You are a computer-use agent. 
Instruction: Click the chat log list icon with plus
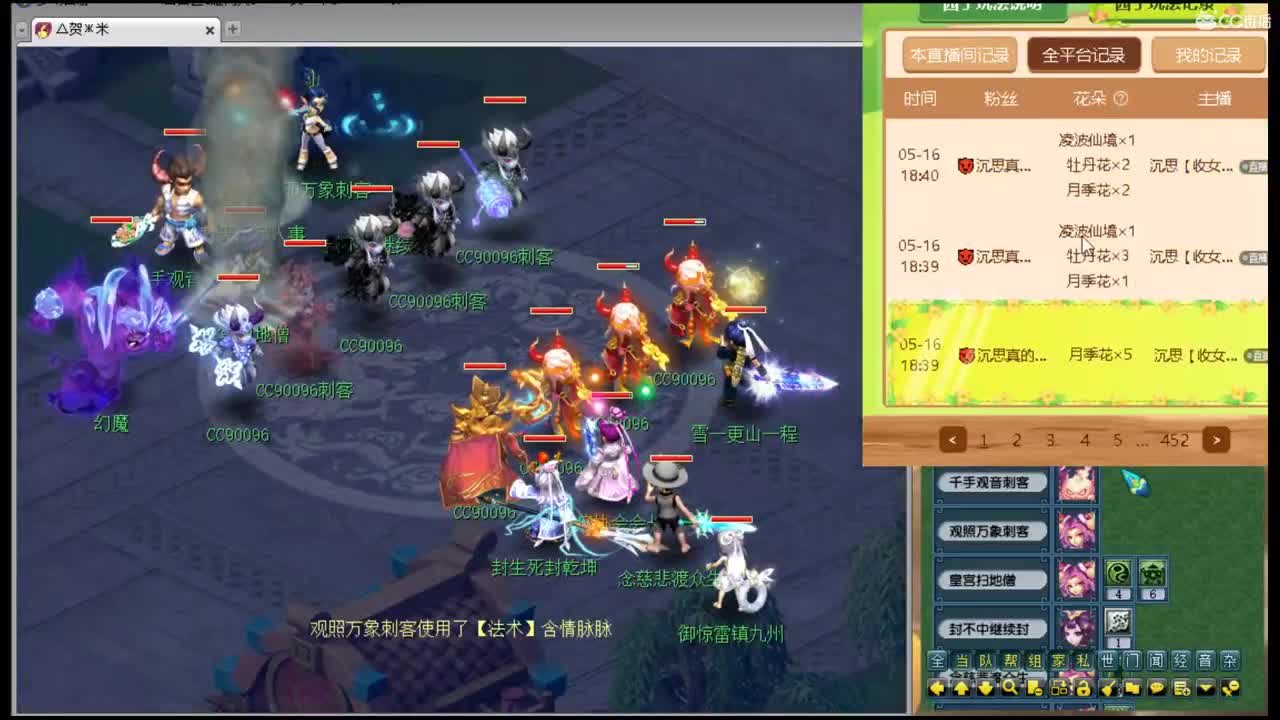pos(1180,688)
